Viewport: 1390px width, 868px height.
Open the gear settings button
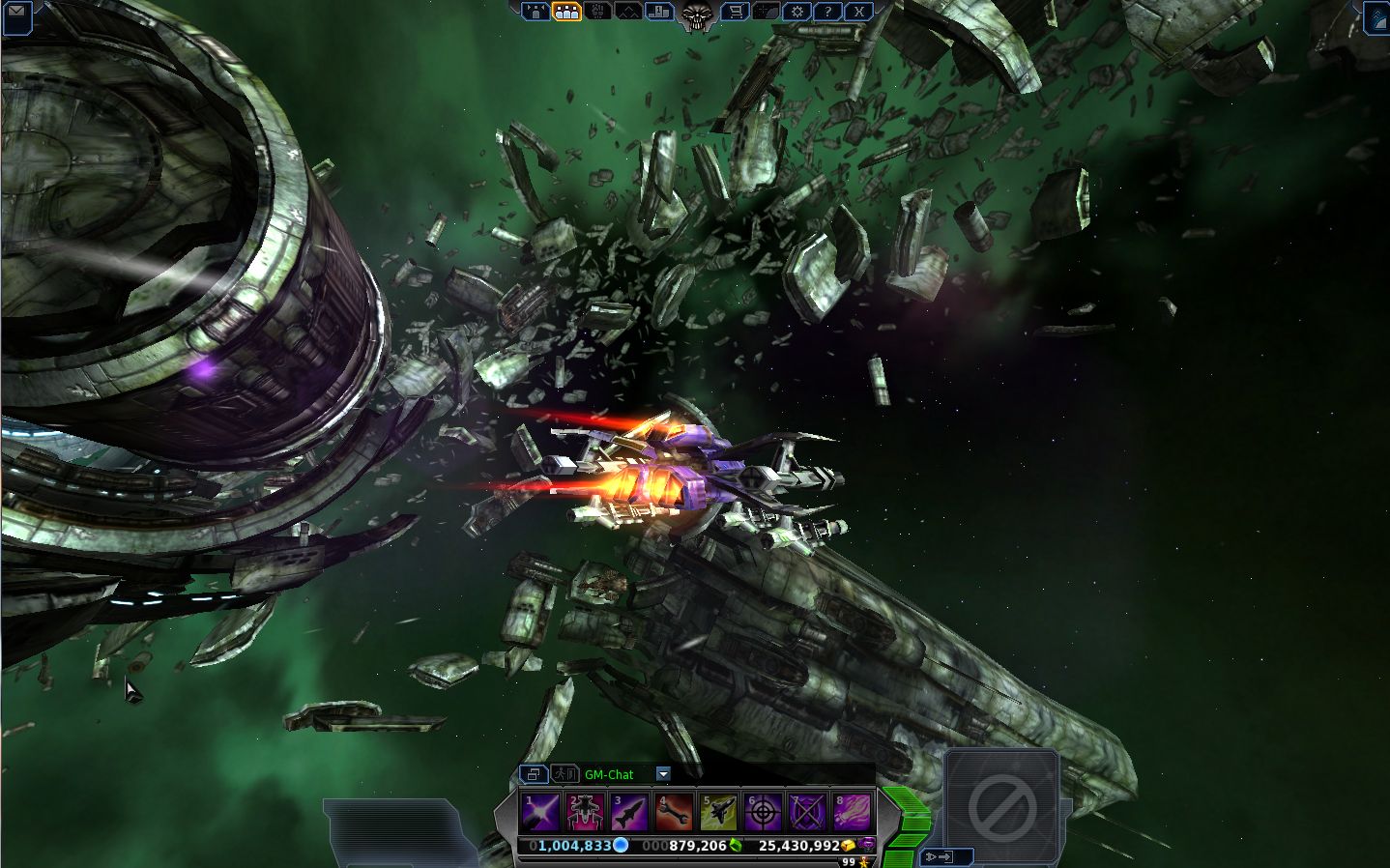[x=796, y=12]
